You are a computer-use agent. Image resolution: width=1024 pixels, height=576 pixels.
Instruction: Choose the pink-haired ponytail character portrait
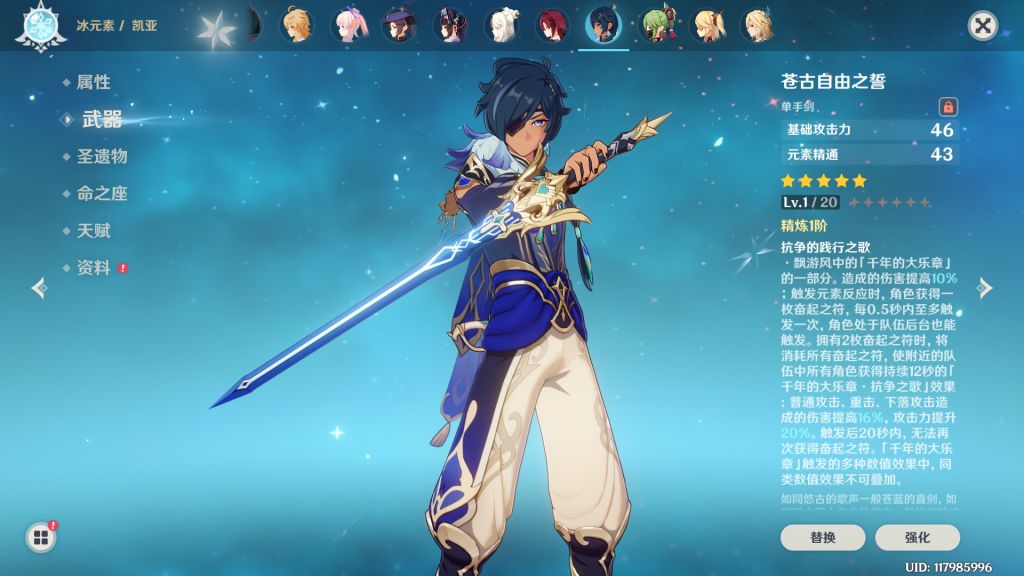tap(348, 26)
